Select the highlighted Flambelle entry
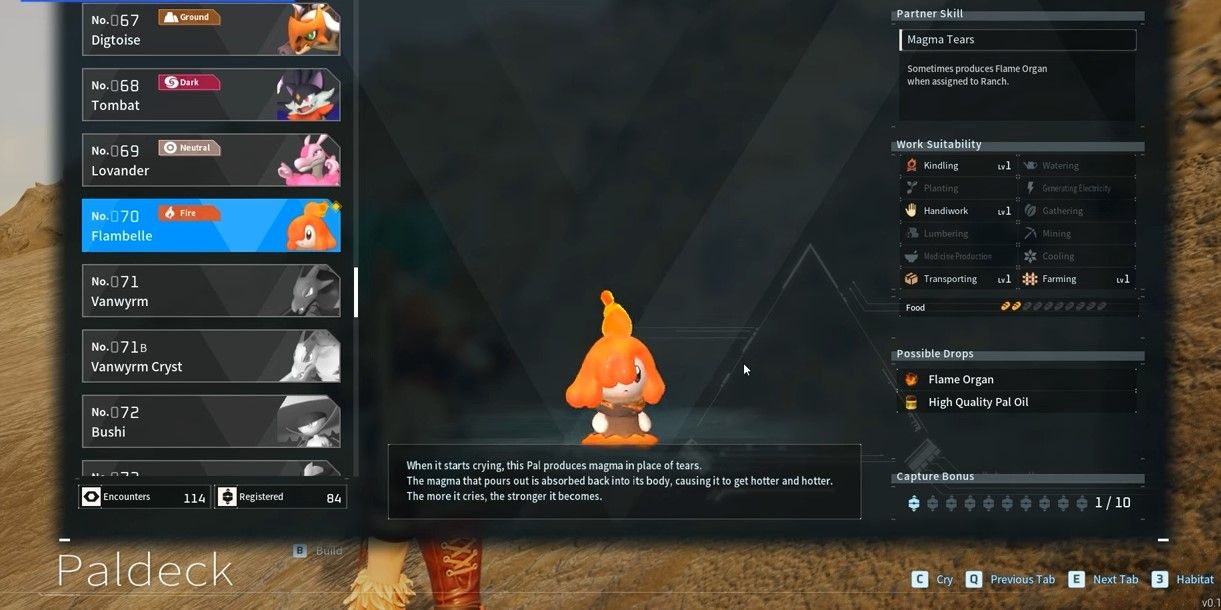 [x=210, y=225]
